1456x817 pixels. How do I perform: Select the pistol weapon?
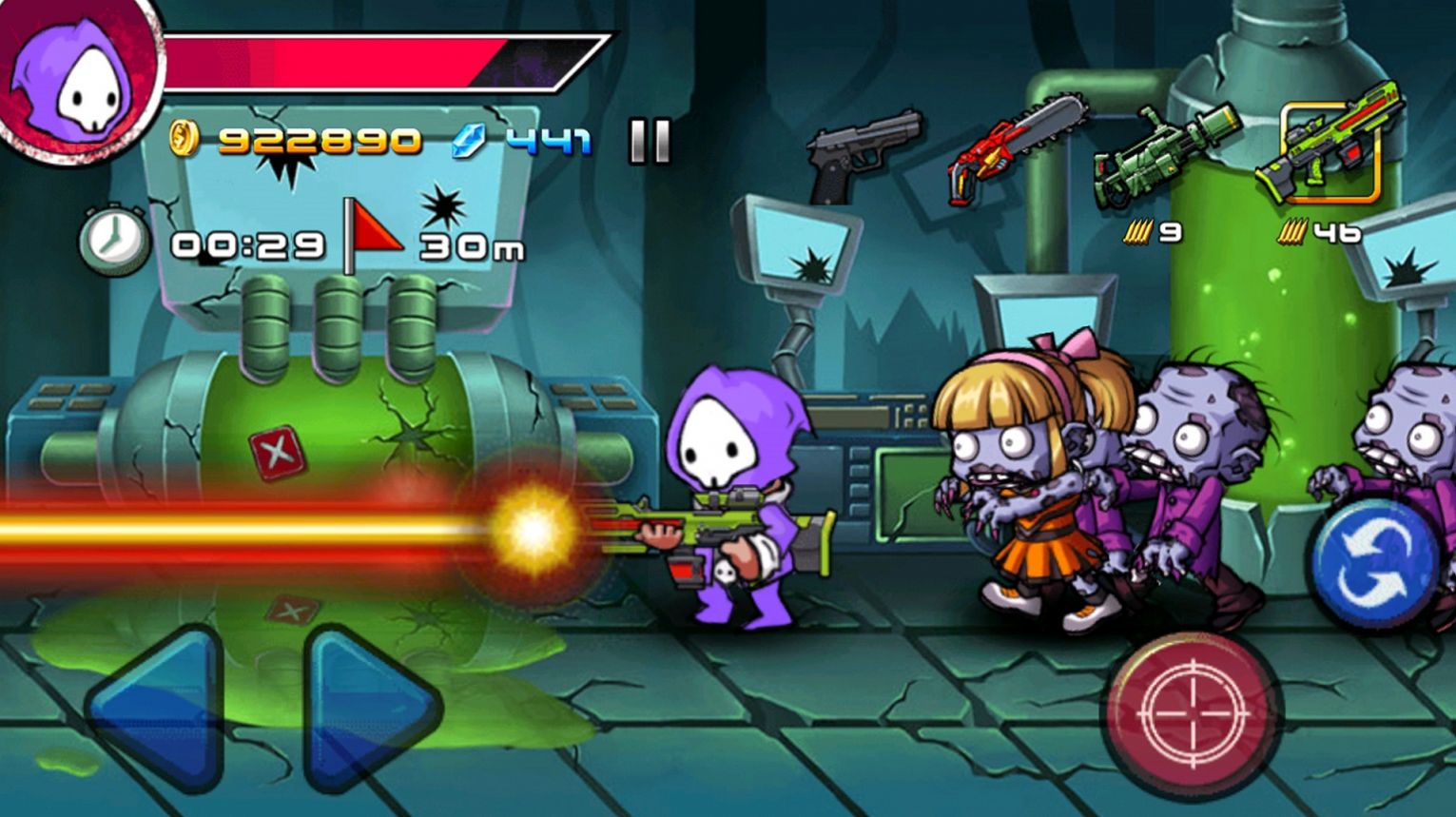click(x=862, y=154)
